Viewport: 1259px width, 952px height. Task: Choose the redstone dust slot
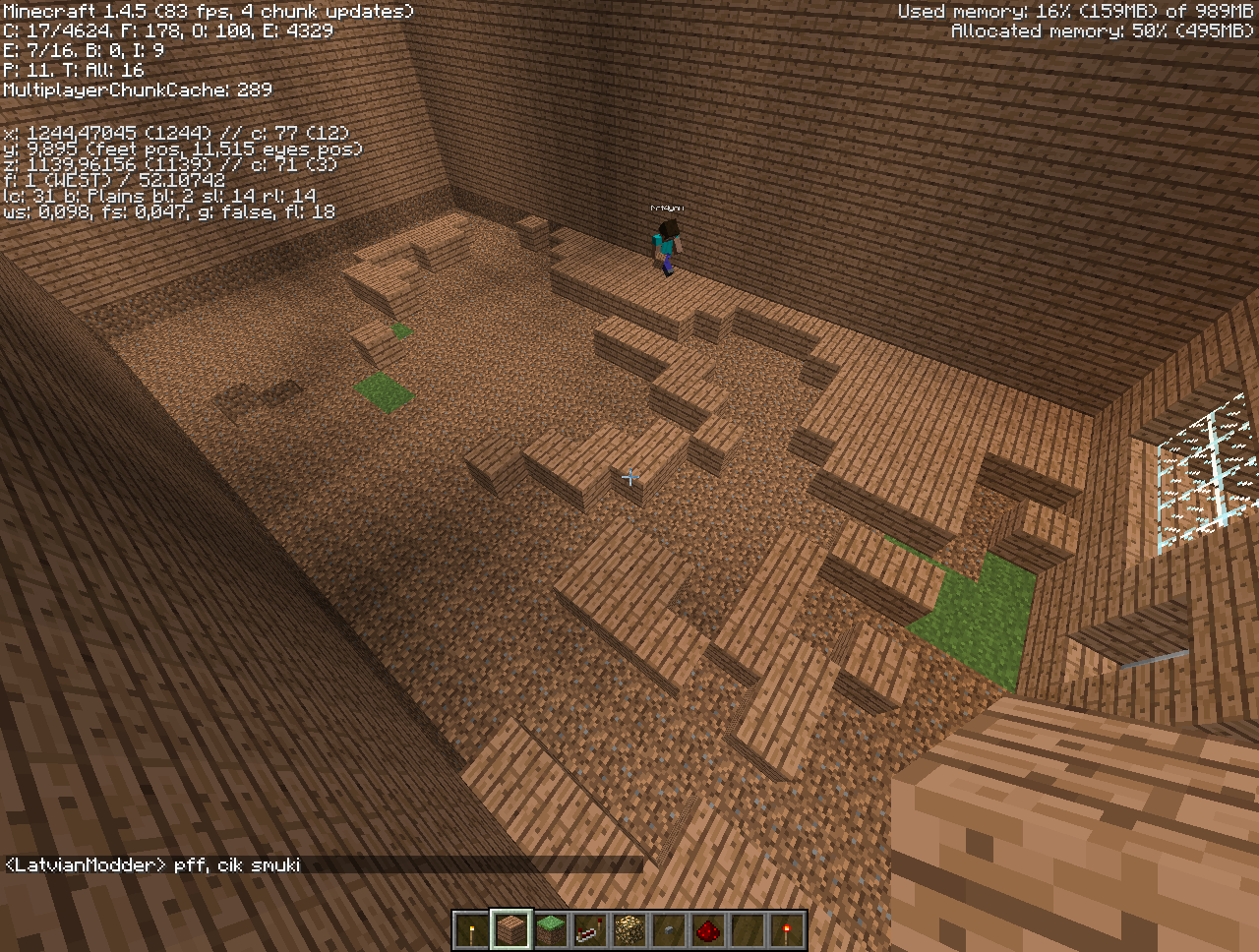[x=708, y=930]
